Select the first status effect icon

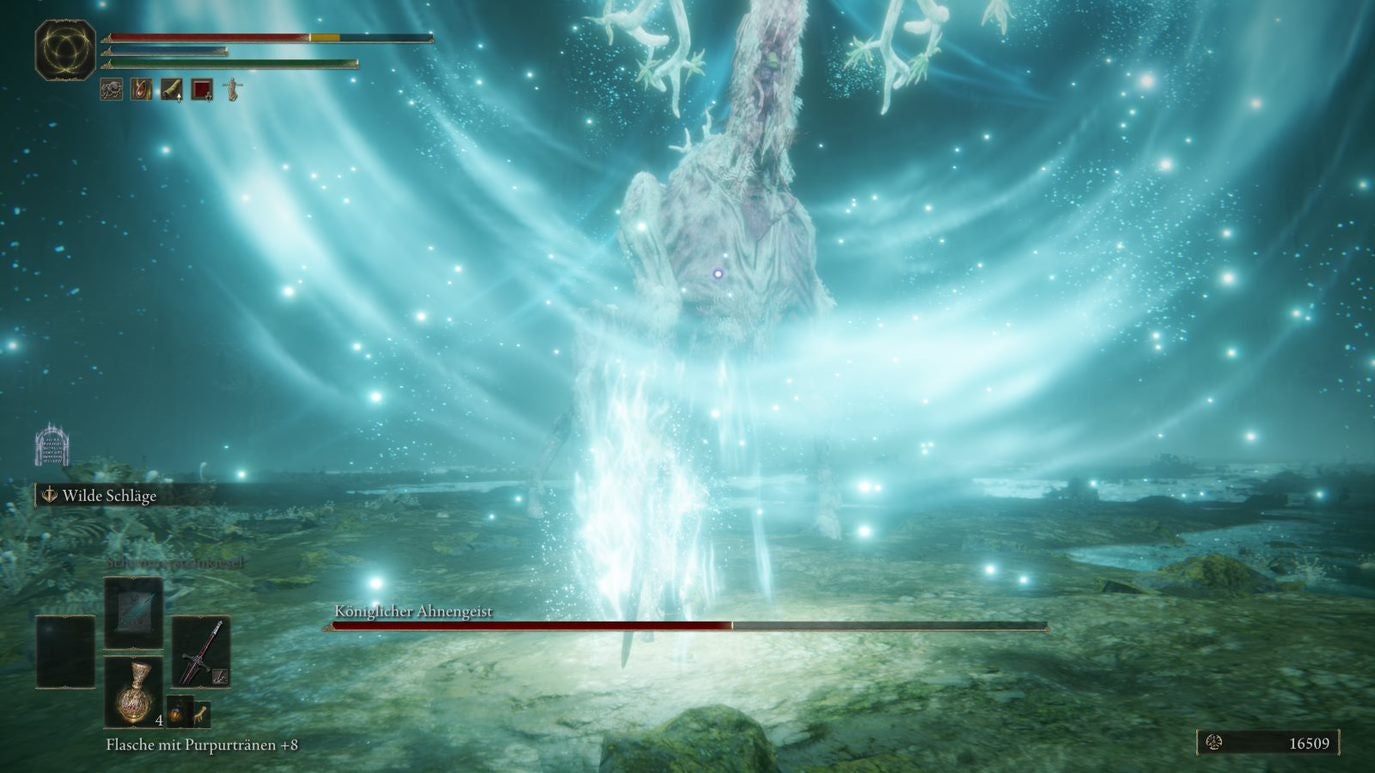click(110, 89)
